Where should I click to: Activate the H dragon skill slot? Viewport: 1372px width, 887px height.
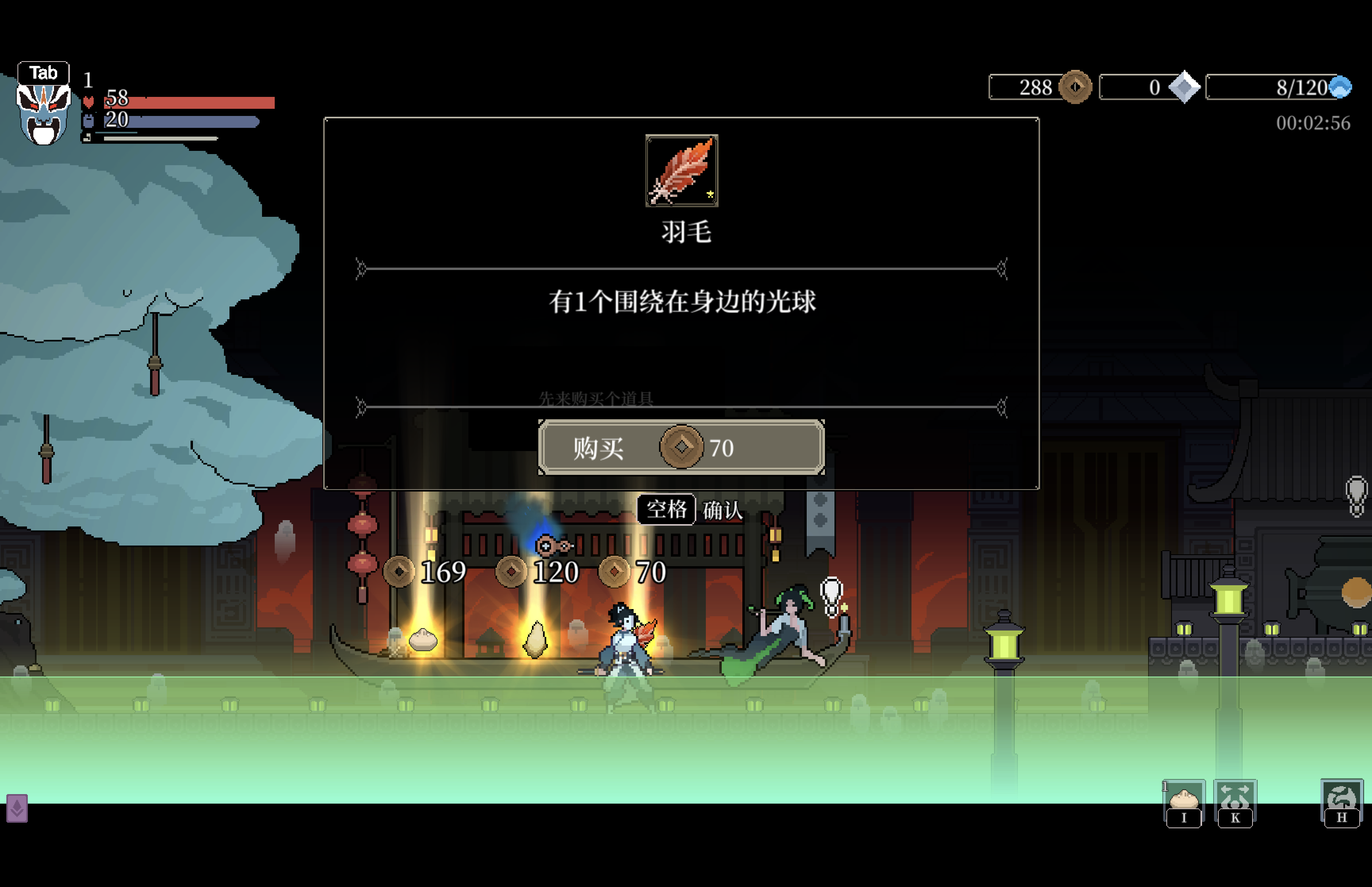pos(1341,802)
